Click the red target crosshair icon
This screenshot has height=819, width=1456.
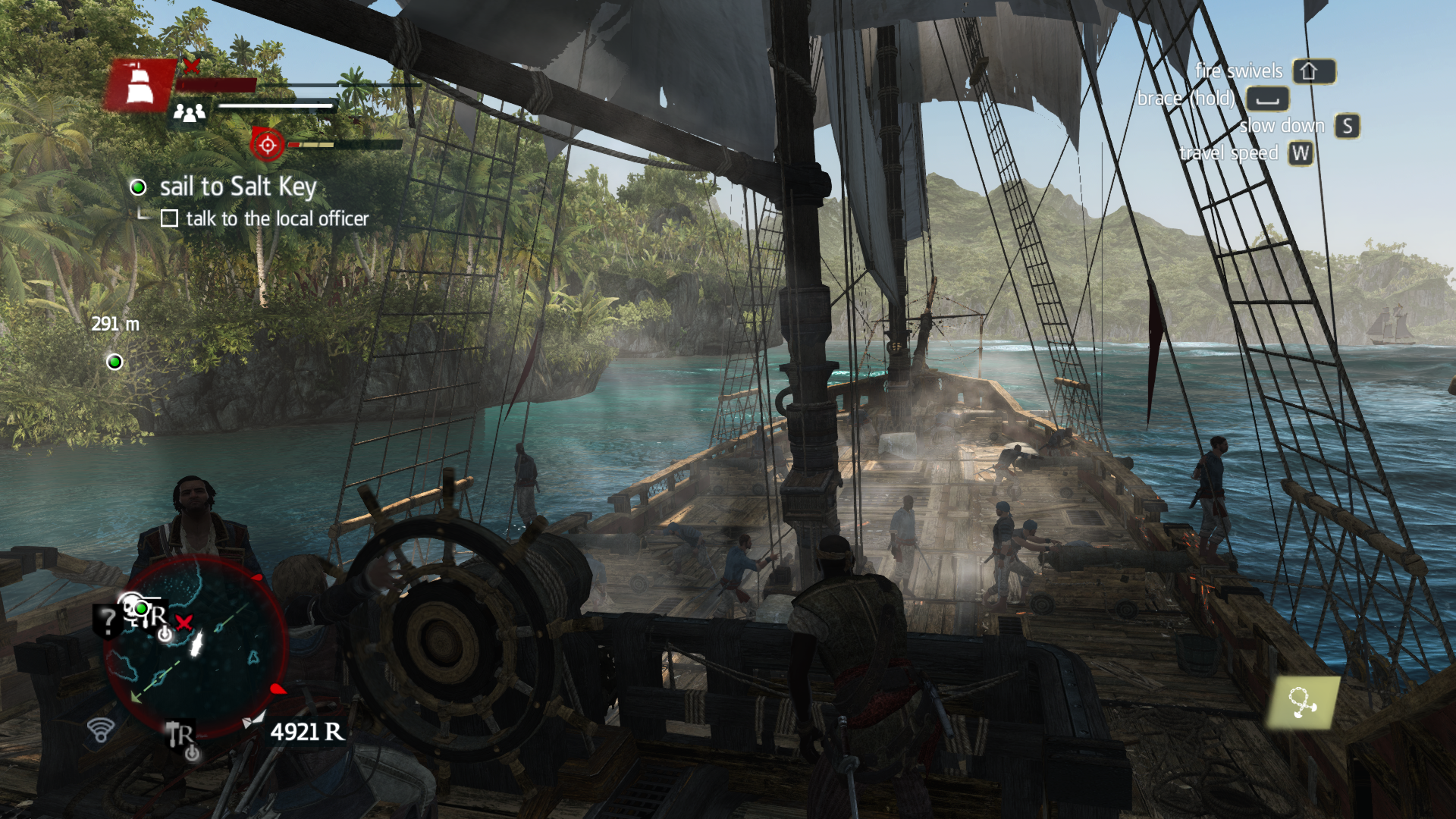coord(268,144)
